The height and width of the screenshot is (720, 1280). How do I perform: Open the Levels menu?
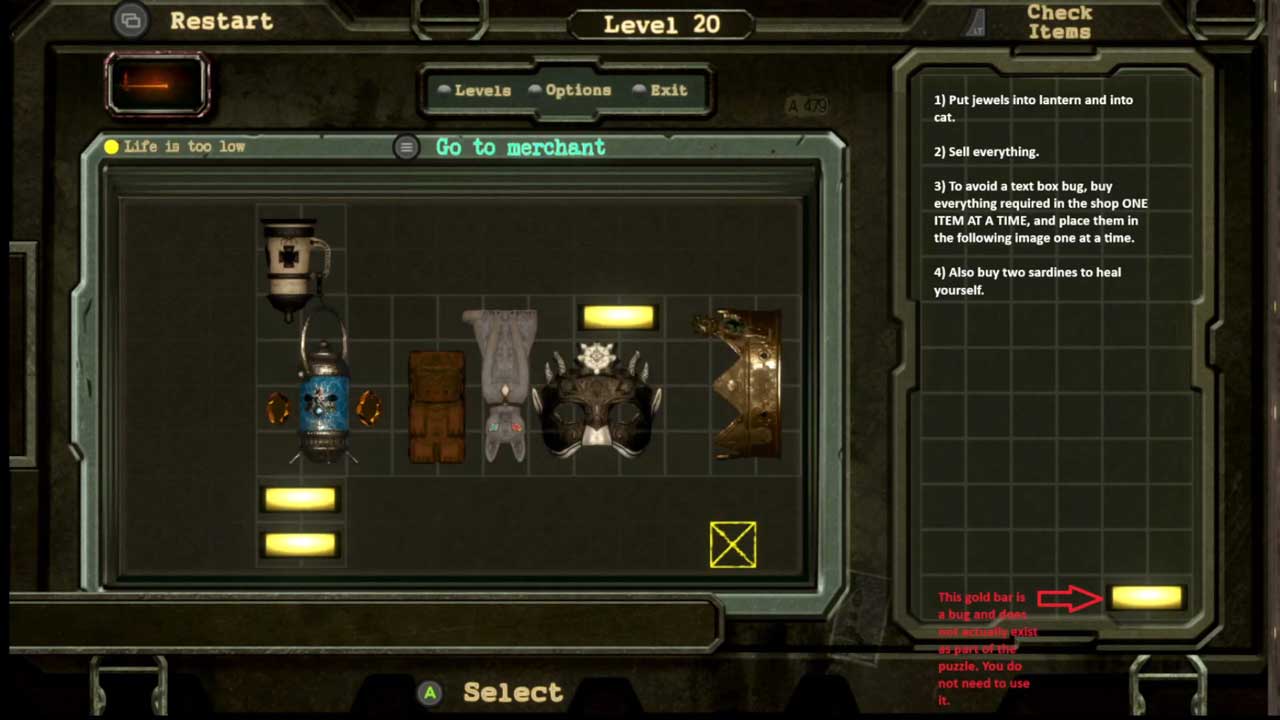[481, 90]
